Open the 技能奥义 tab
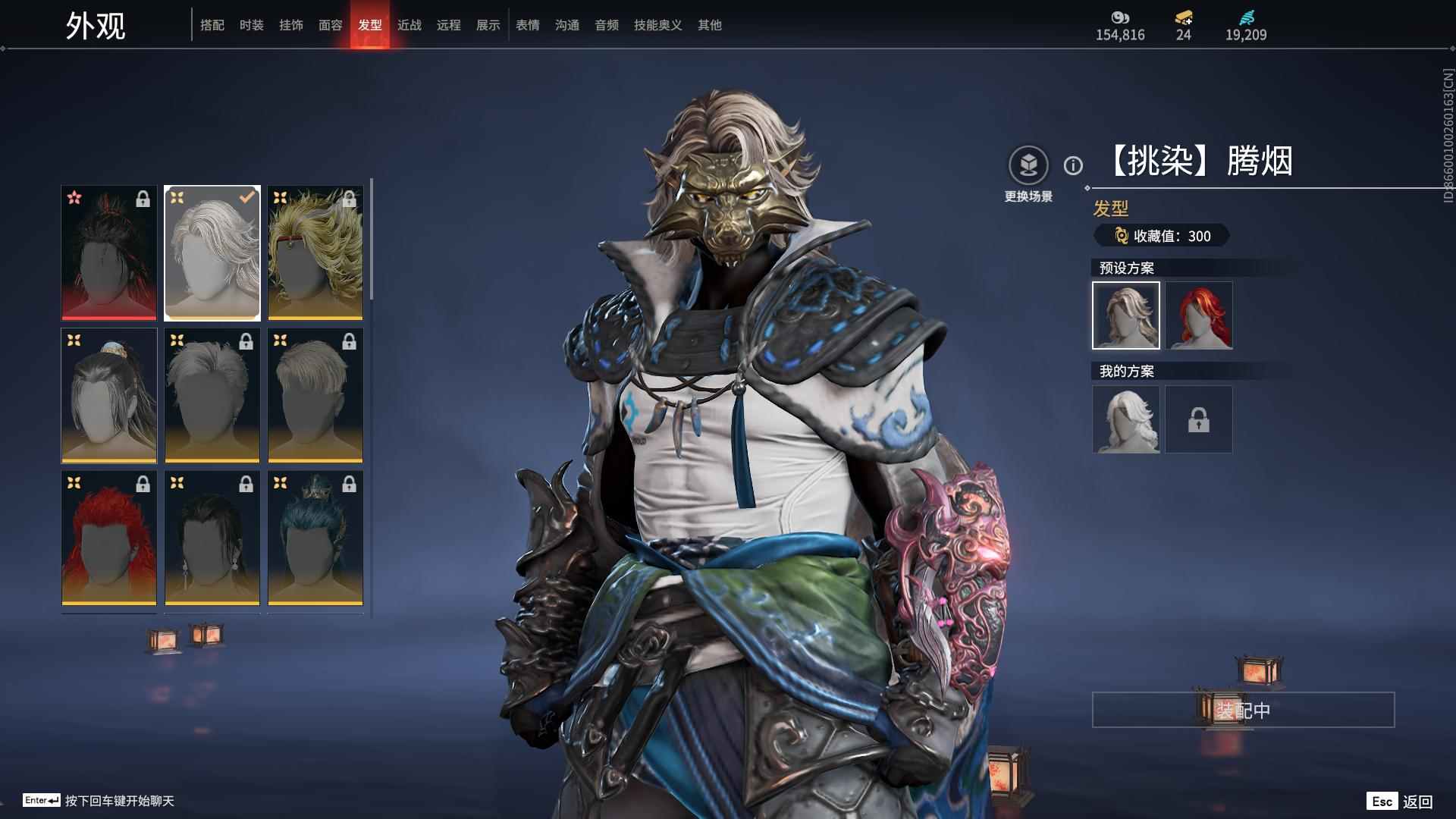The width and height of the screenshot is (1456, 819). click(x=657, y=25)
